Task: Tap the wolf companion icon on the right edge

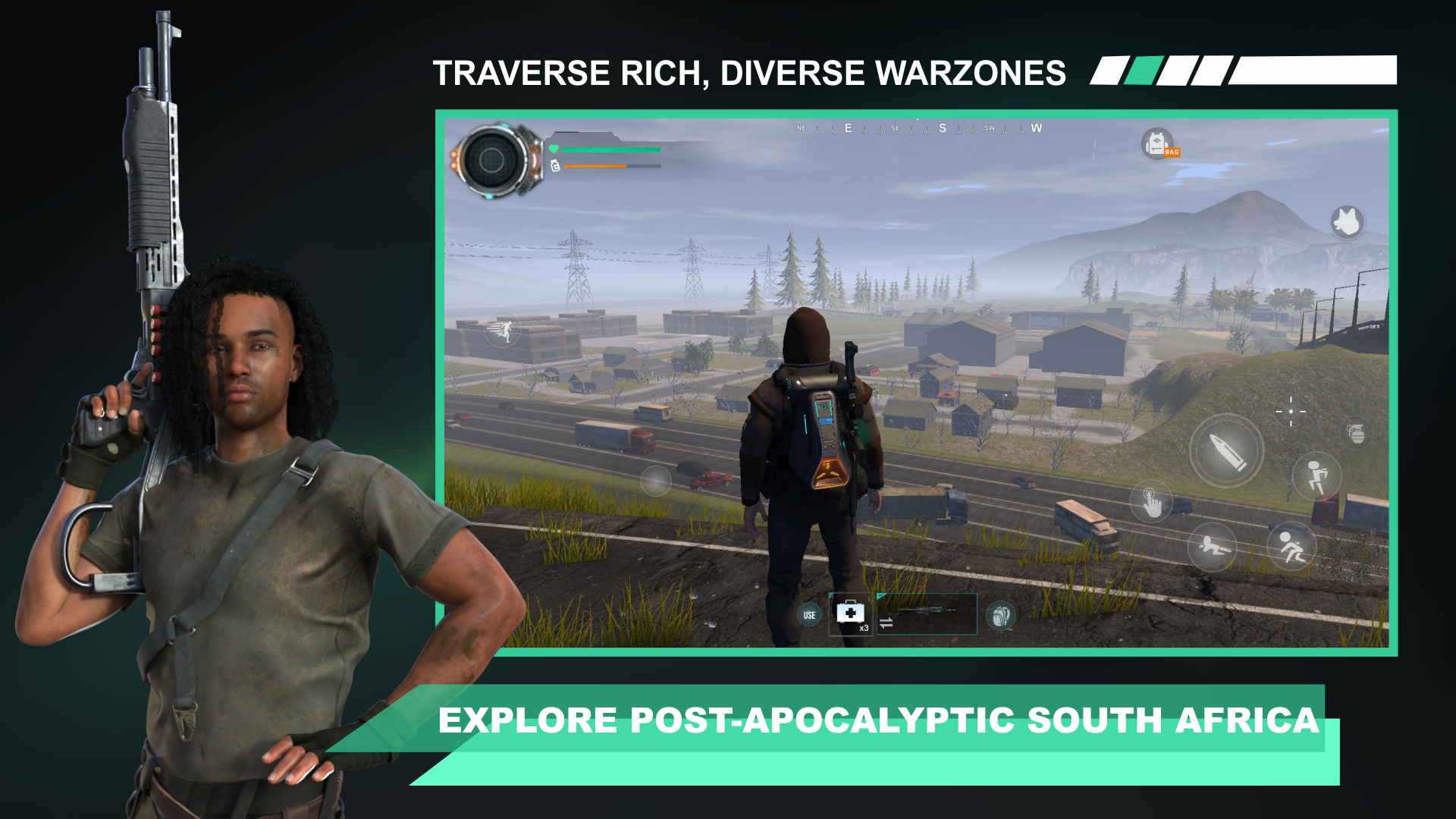Action: pyautogui.click(x=1348, y=222)
